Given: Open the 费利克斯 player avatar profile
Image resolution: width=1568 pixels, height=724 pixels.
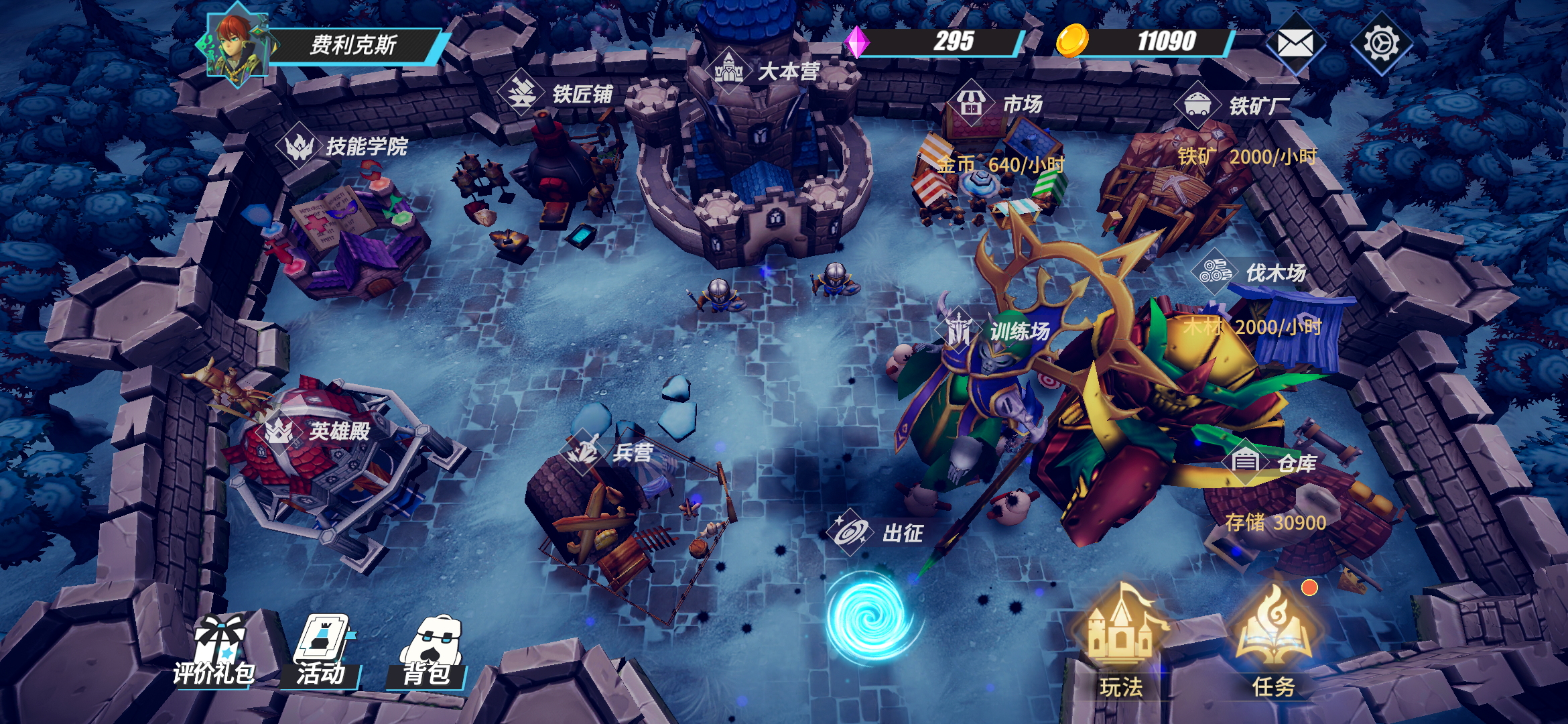Looking at the screenshot, I should click(x=236, y=46).
